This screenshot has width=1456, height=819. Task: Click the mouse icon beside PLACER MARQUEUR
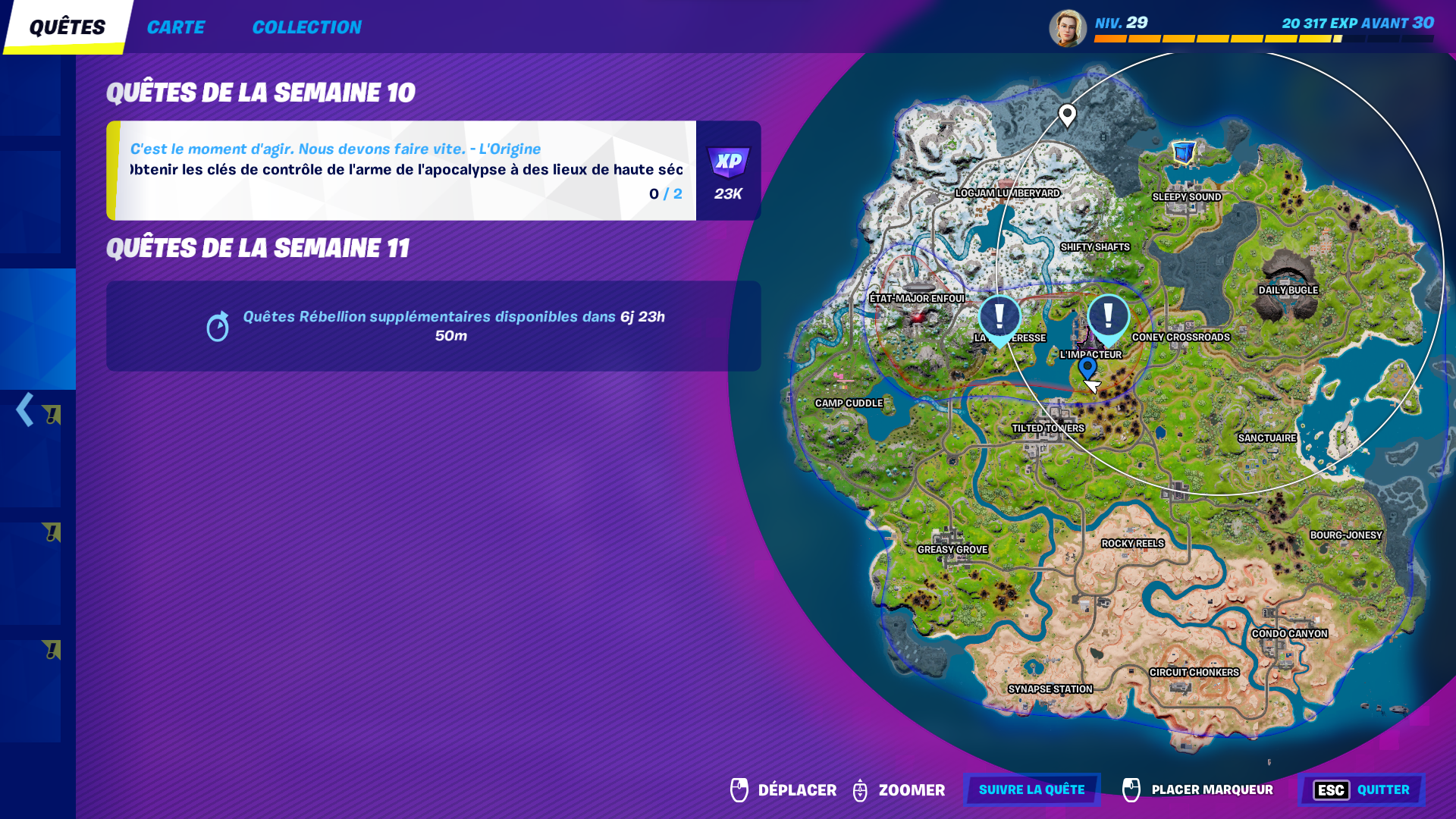(x=1131, y=789)
